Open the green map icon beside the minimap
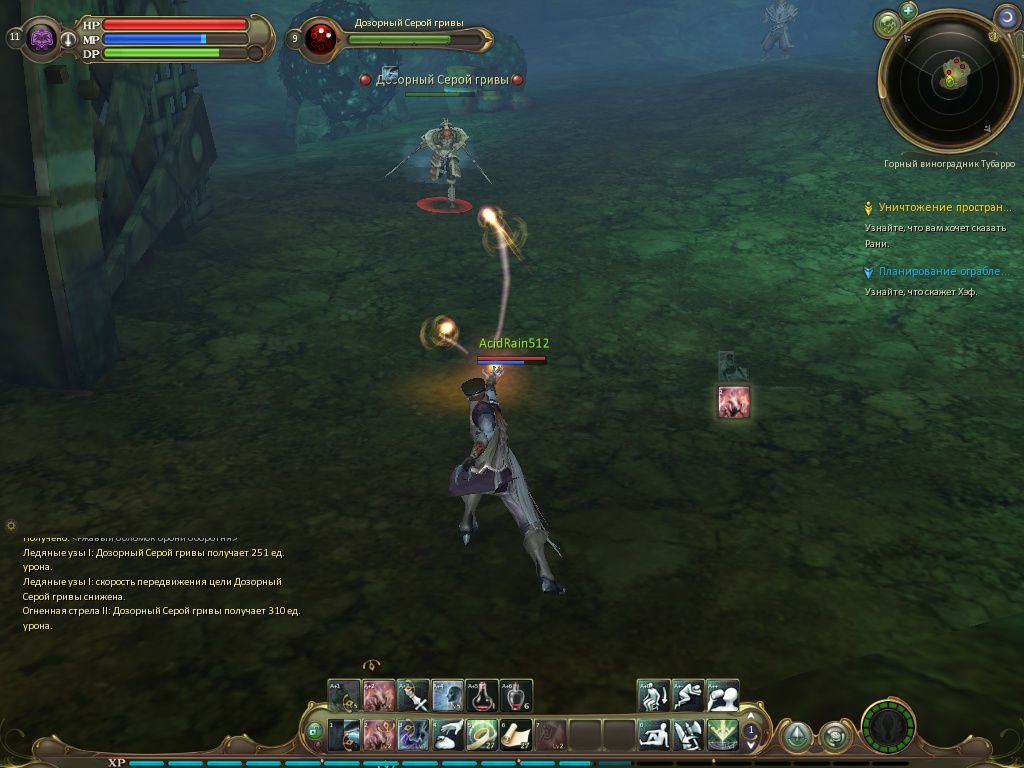 [886, 24]
